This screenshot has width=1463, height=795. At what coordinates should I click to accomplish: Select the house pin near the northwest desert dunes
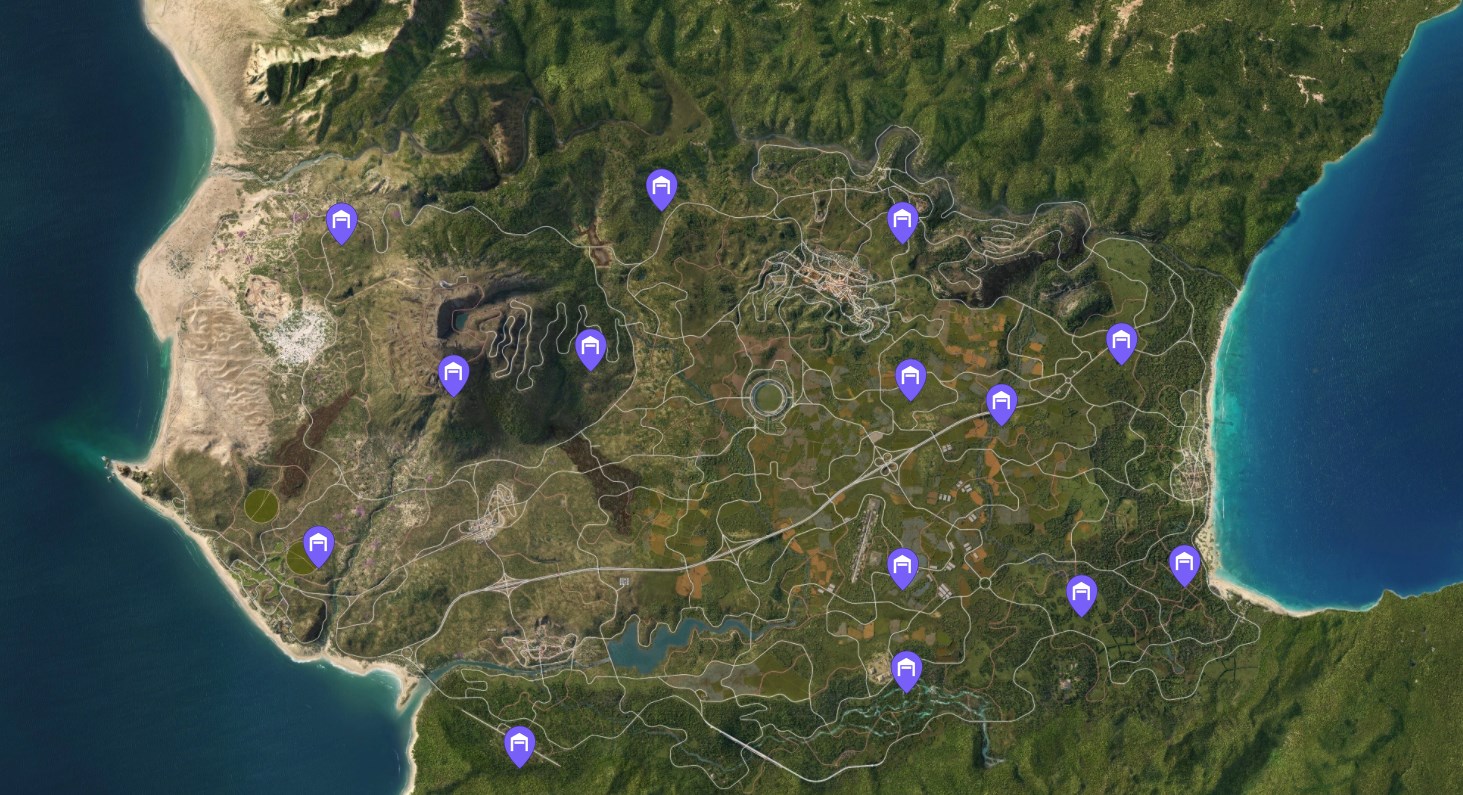click(x=343, y=223)
